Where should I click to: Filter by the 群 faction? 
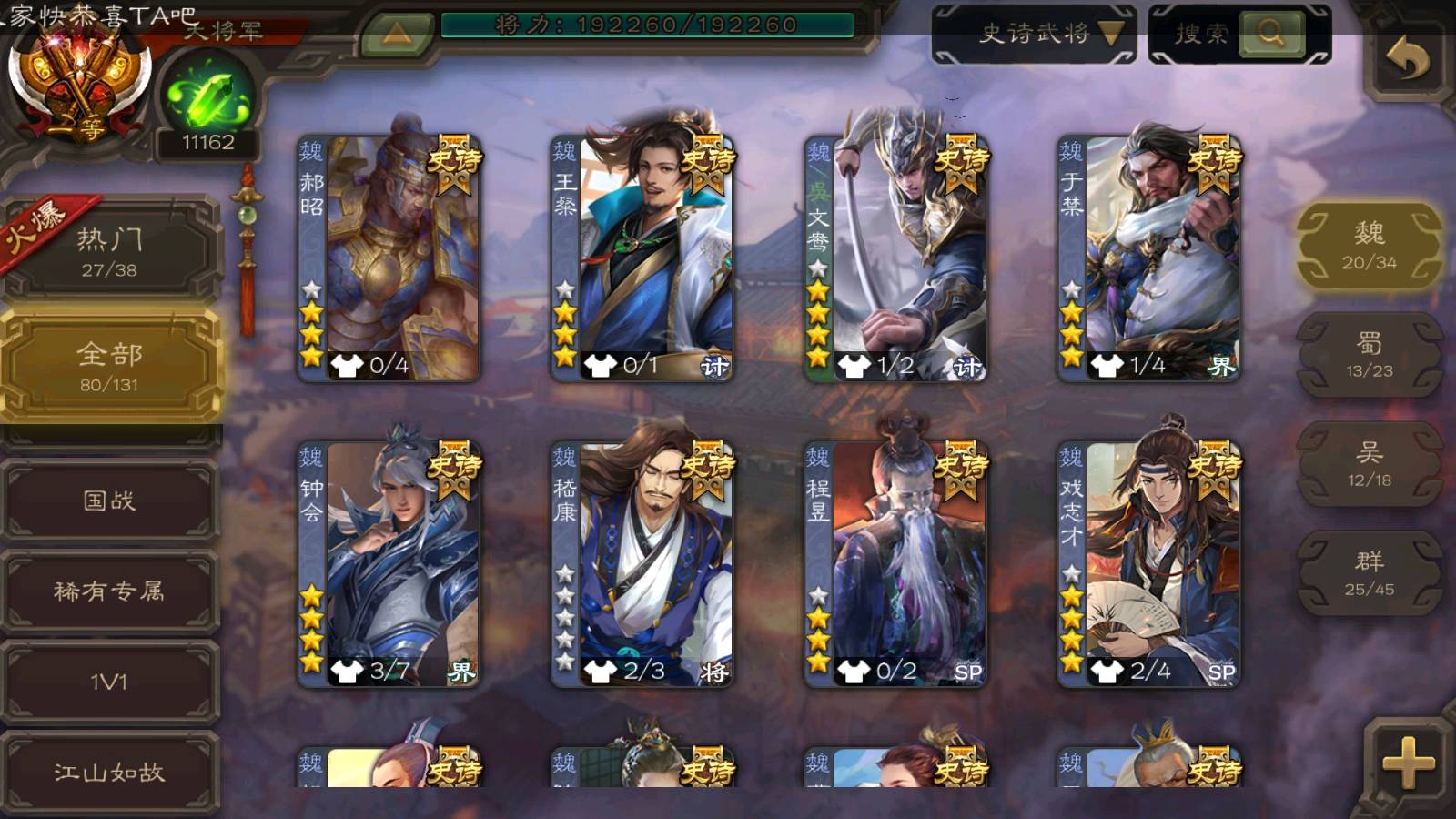click(1369, 573)
